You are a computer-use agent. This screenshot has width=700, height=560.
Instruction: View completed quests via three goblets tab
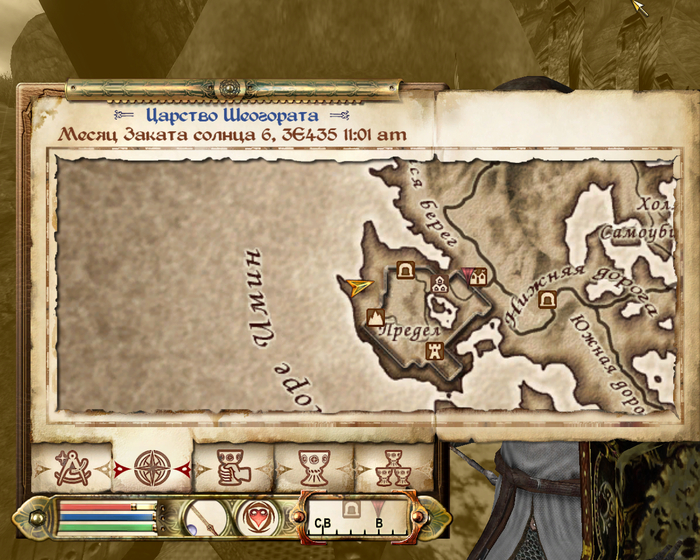pyautogui.click(x=391, y=467)
